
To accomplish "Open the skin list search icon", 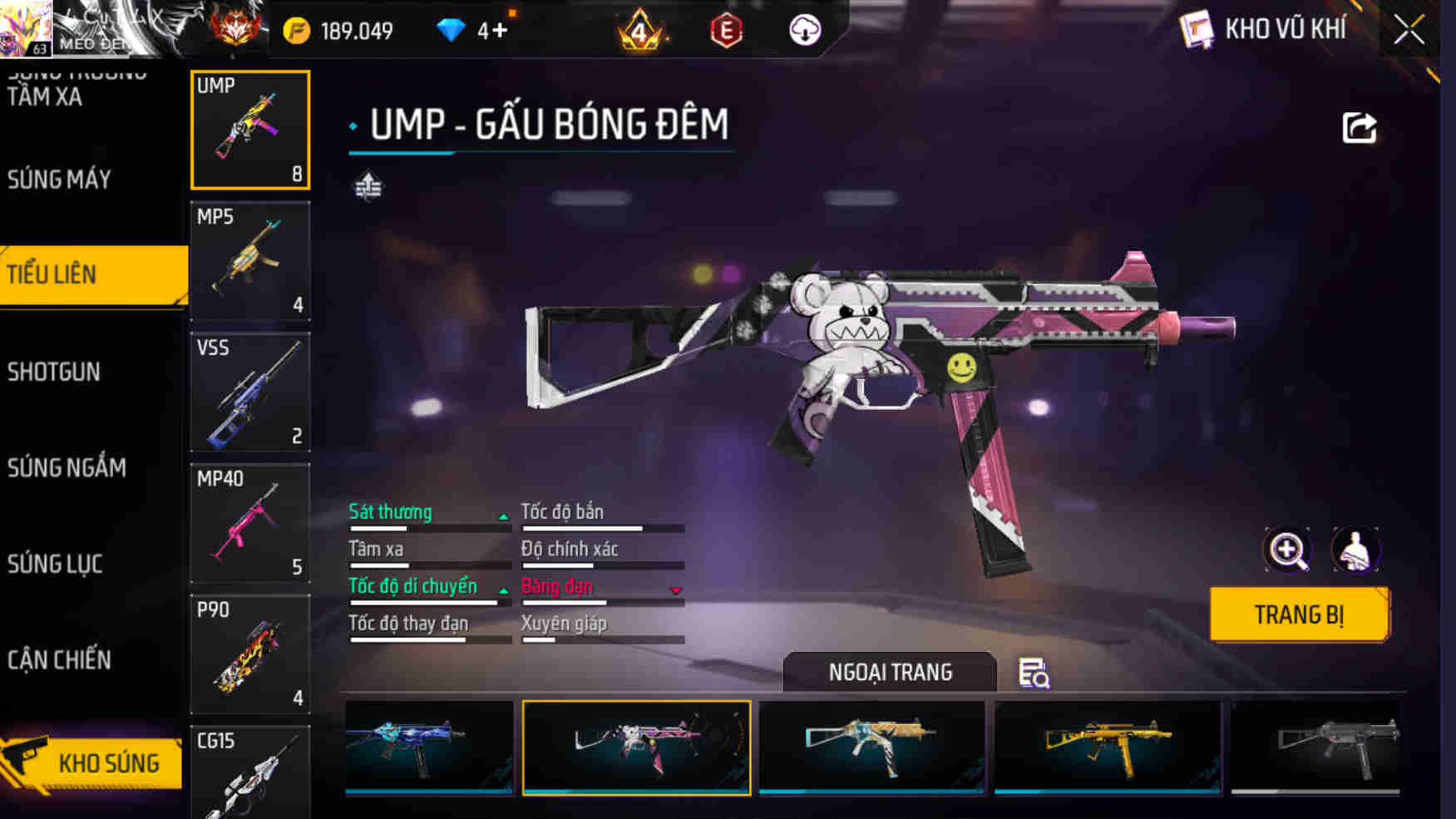I will pos(1034,673).
